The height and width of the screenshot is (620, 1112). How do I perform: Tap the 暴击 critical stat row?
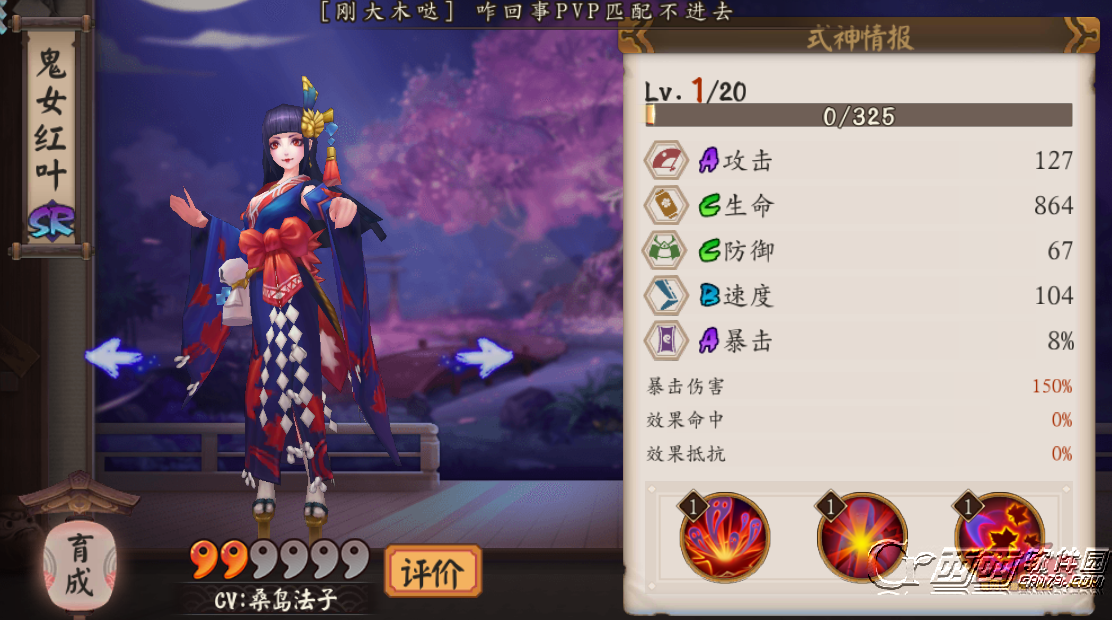[858, 341]
